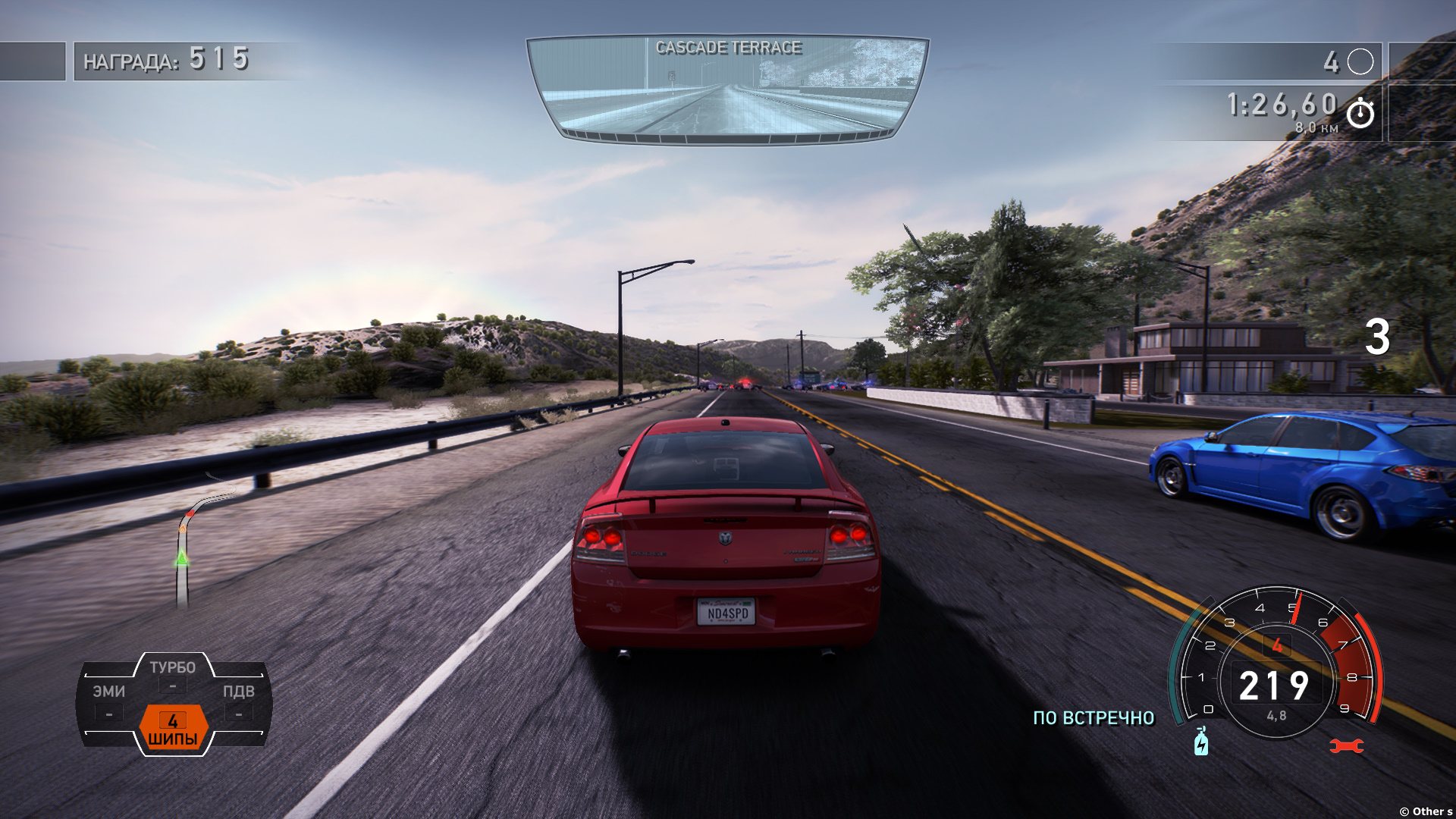Click the red wrench damage icon

(x=1347, y=746)
